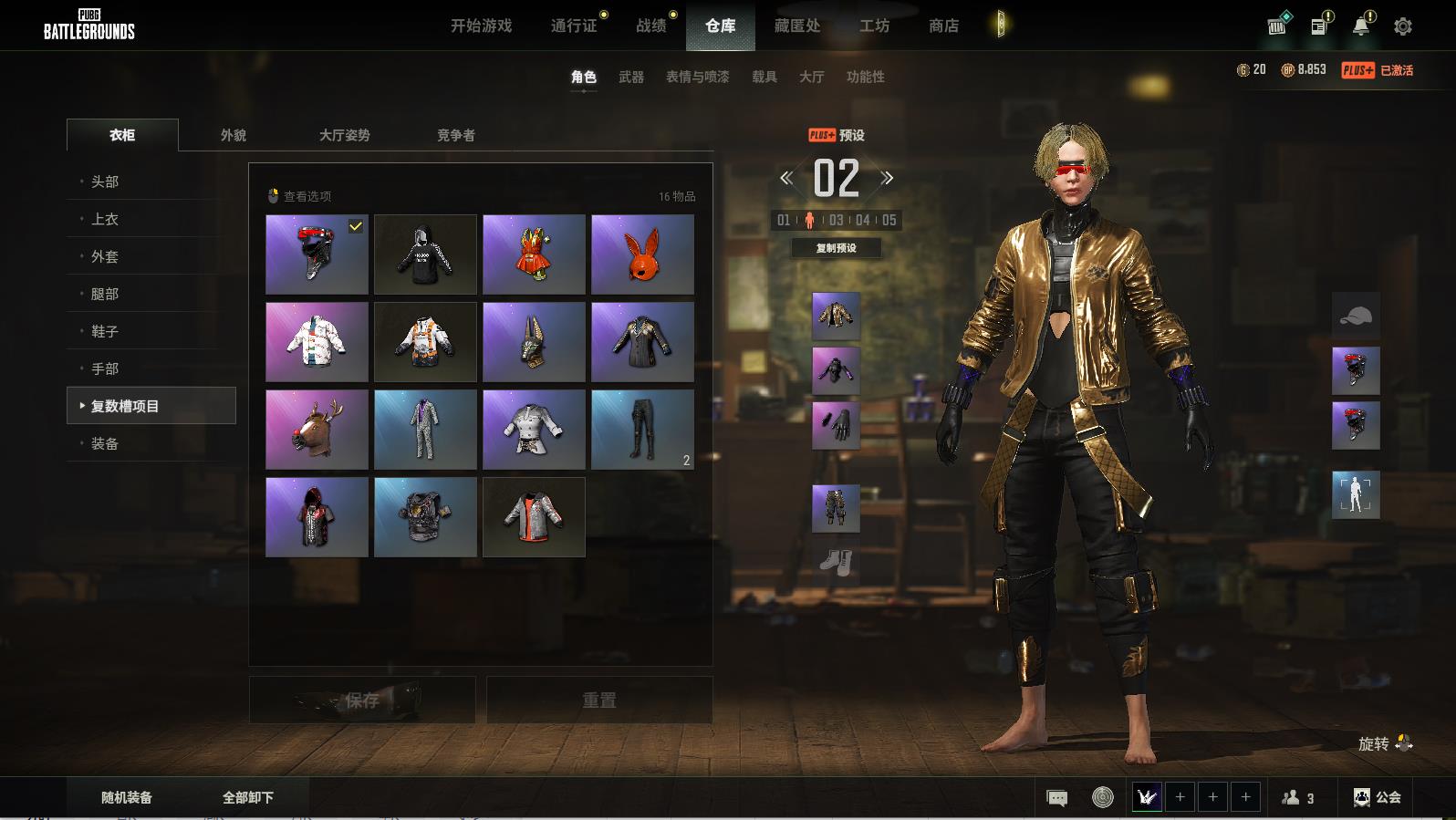This screenshot has height=820, width=1456.
Task: Pick the black hoodie item
Action: [x=425, y=254]
